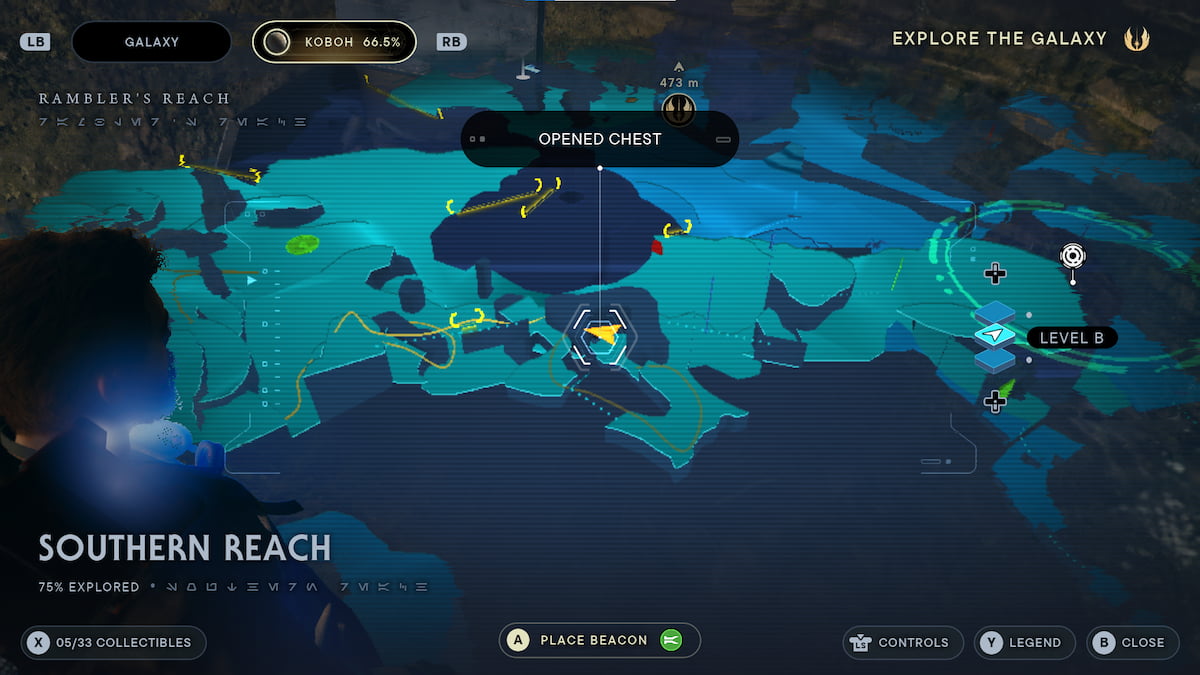Select the green oval map marker
The image size is (1200, 675).
point(302,244)
